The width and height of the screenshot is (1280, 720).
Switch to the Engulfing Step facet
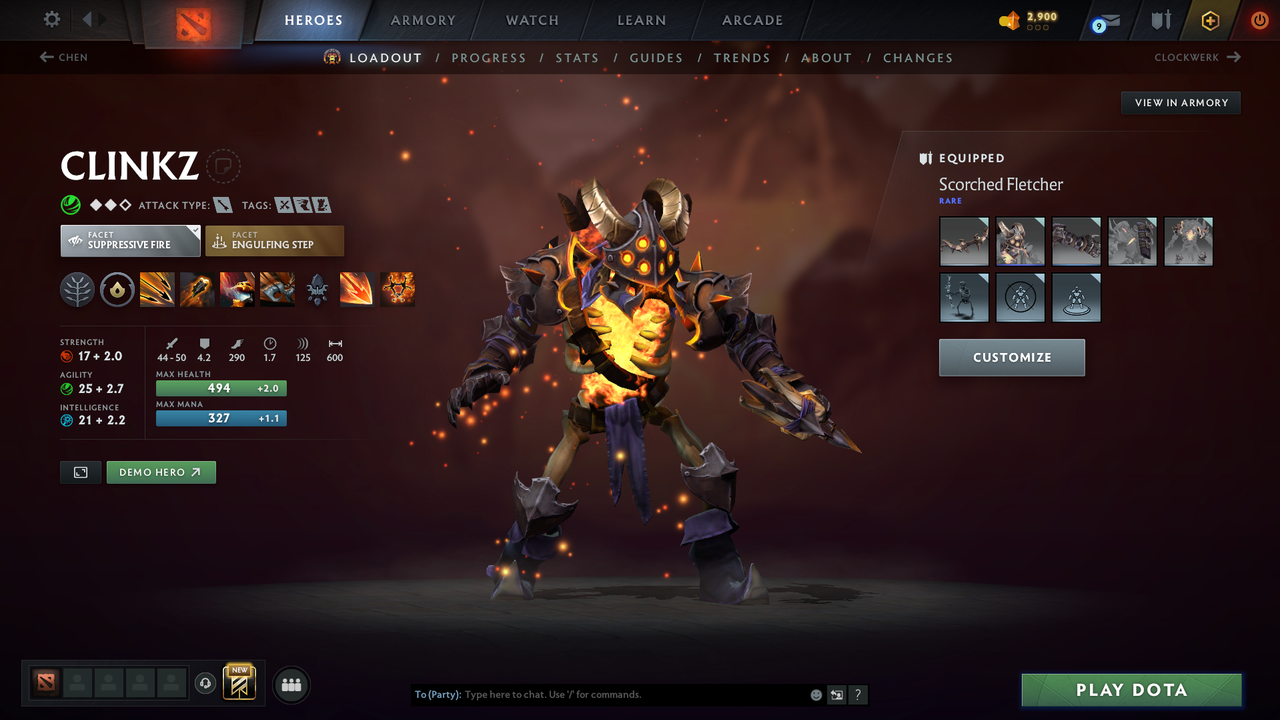pos(275,241)
